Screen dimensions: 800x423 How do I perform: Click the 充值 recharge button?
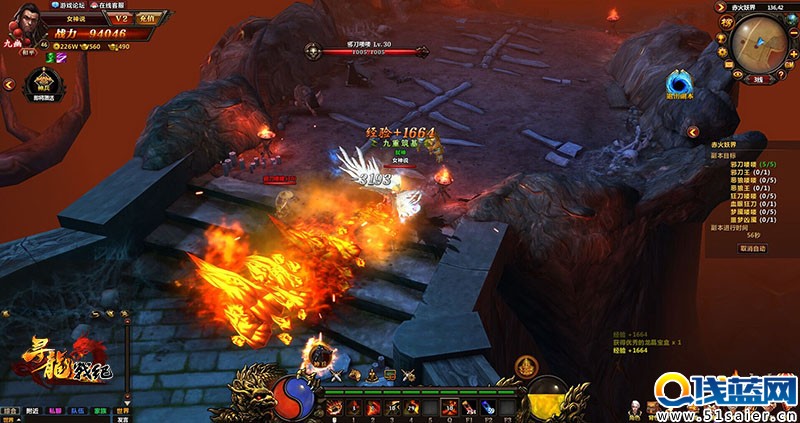(x=148, y=18)
